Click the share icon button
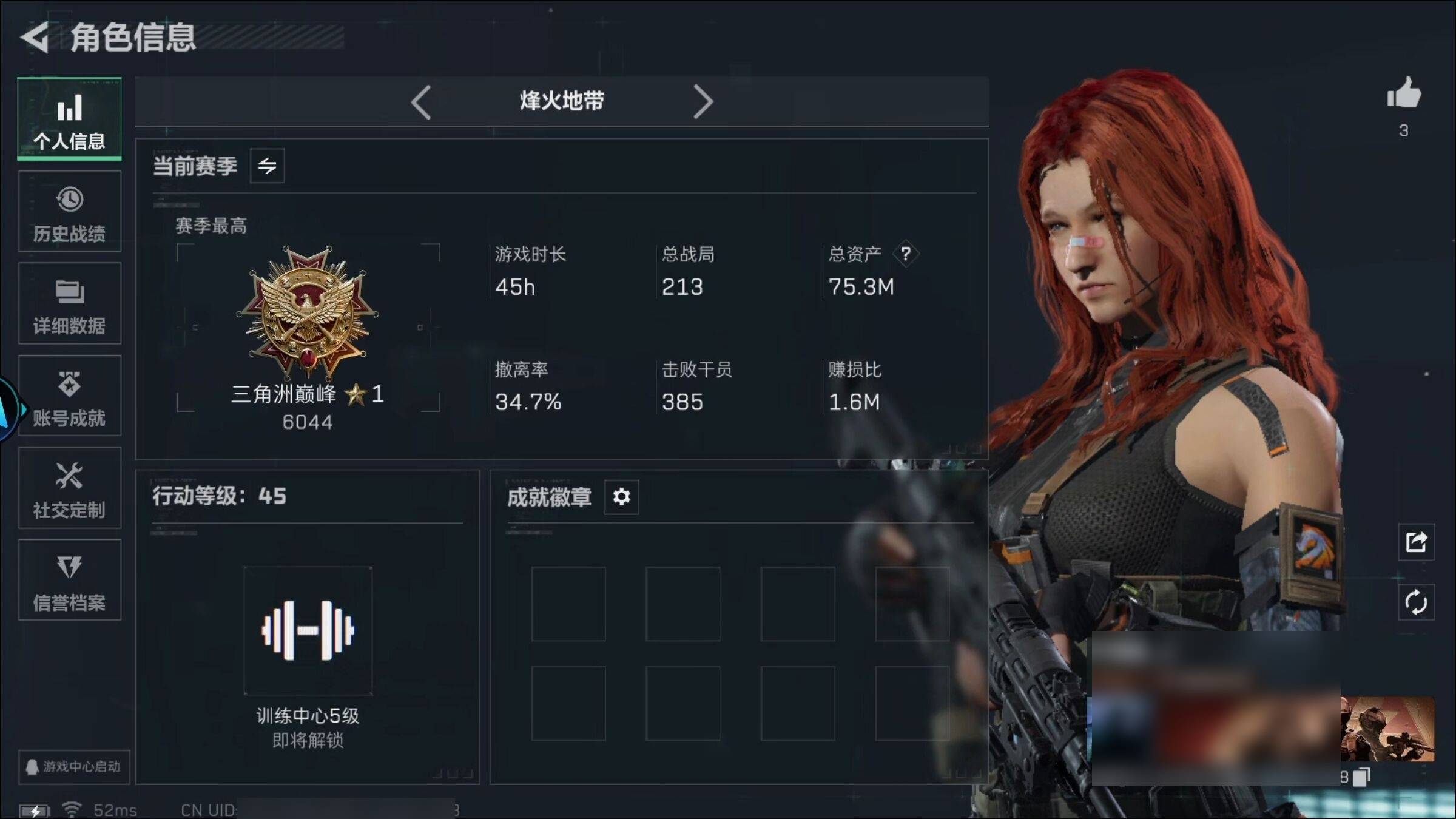This screenshot has width=1456, height=819. coord(1416,542)
